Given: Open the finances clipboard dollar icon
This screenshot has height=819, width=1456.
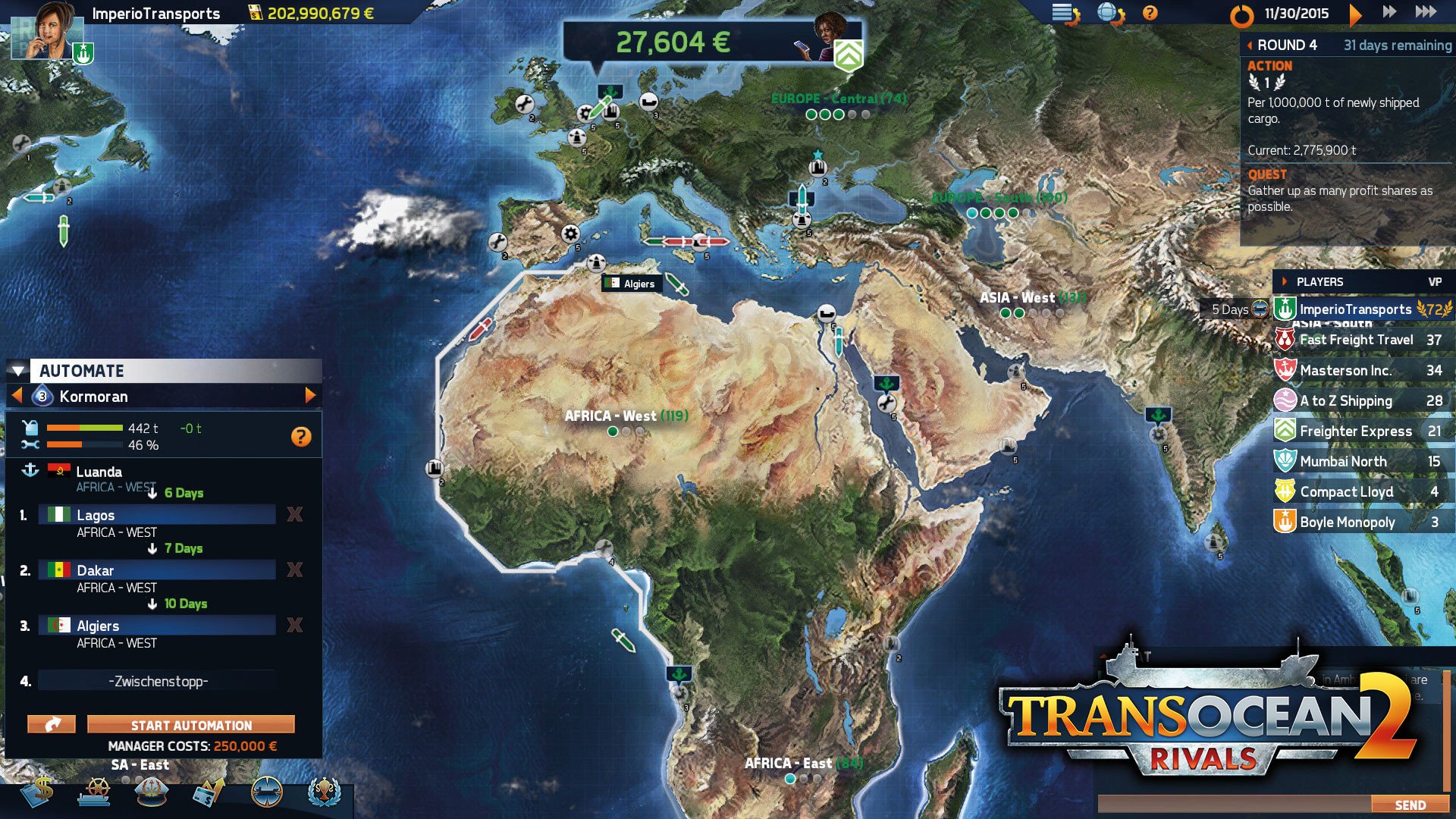Looking at the screenshot, I should click(x=38, y=792).
